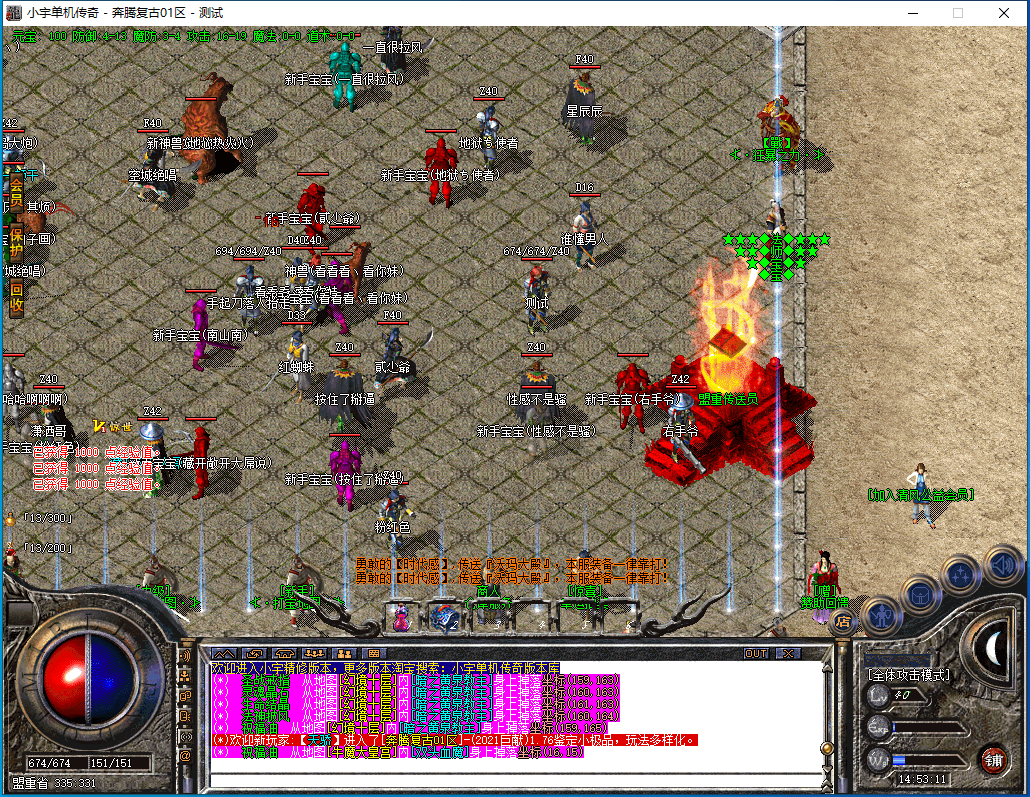This screenshot has height=797, width=1030.
Task: Click the red 铺 stall button
Action: pyautogui.click(x=992, y=758)
